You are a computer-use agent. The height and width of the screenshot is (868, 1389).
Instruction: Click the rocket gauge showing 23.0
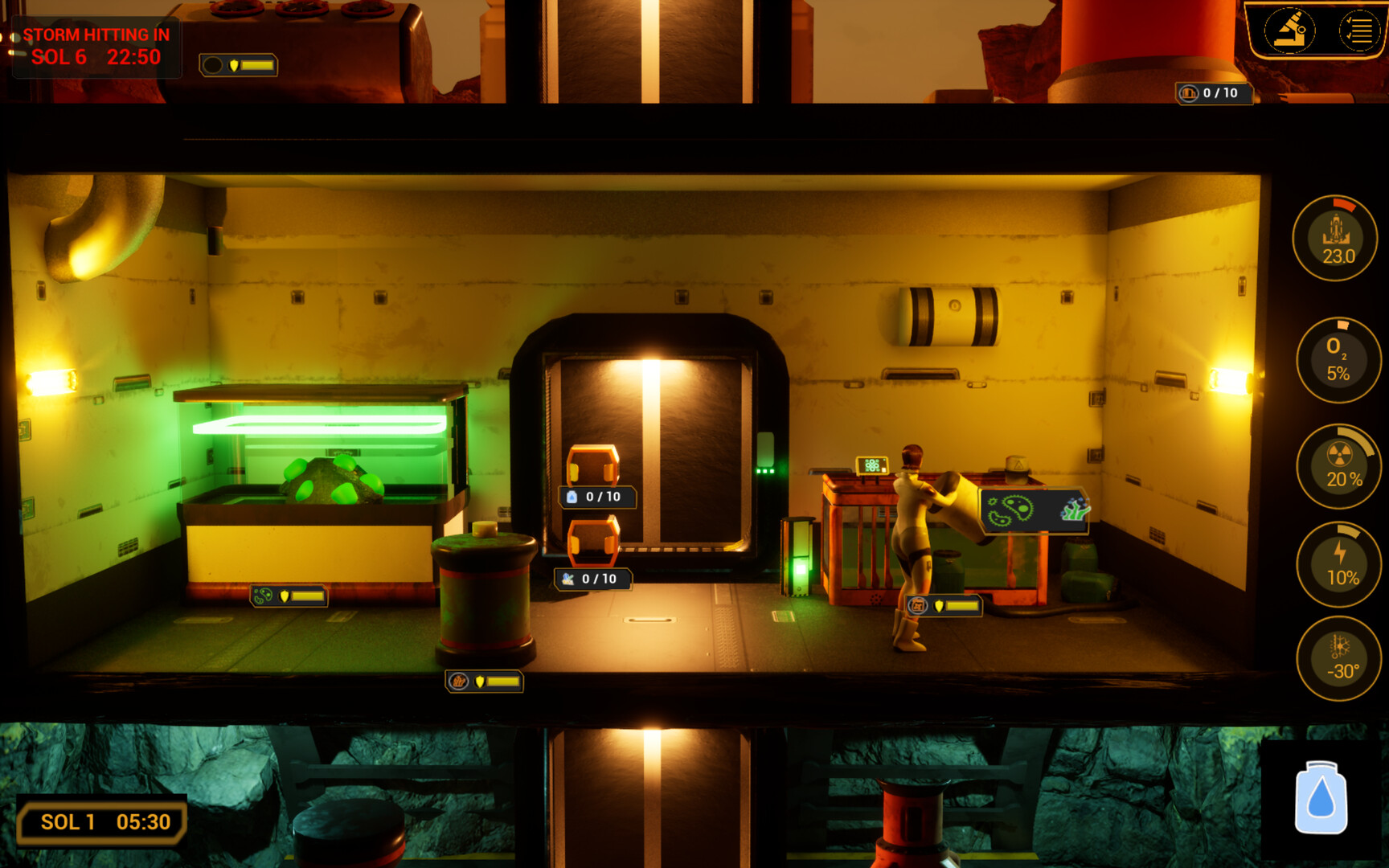point(1336,237)
